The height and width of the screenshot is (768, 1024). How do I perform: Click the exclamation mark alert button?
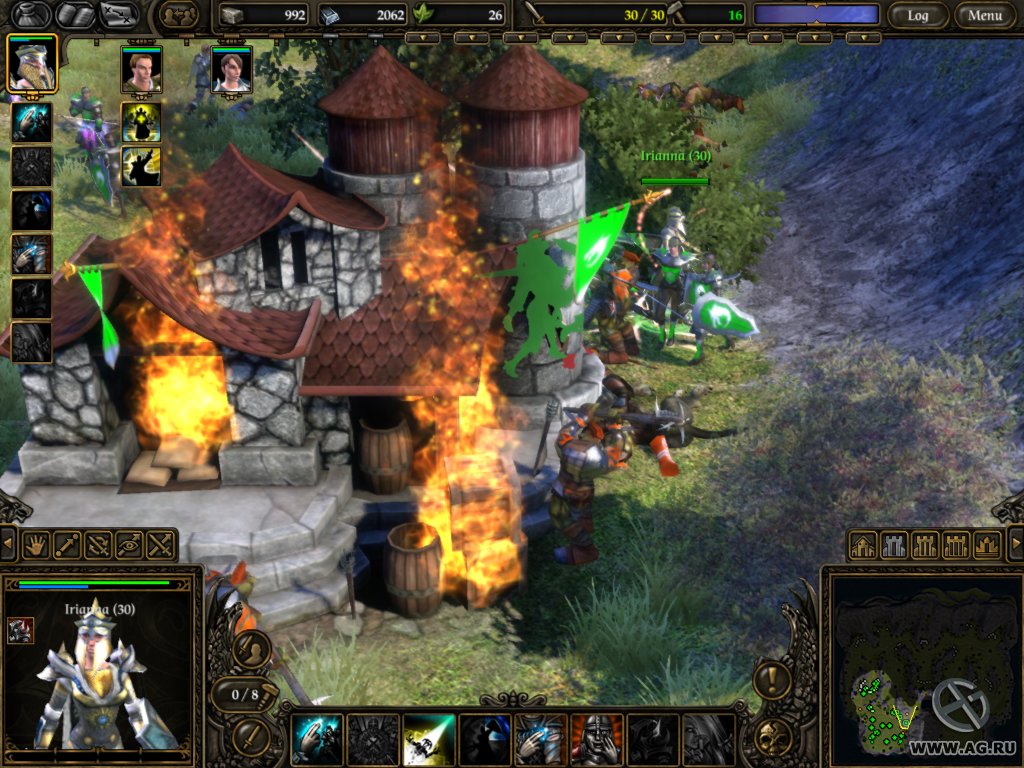click(772, 681)
